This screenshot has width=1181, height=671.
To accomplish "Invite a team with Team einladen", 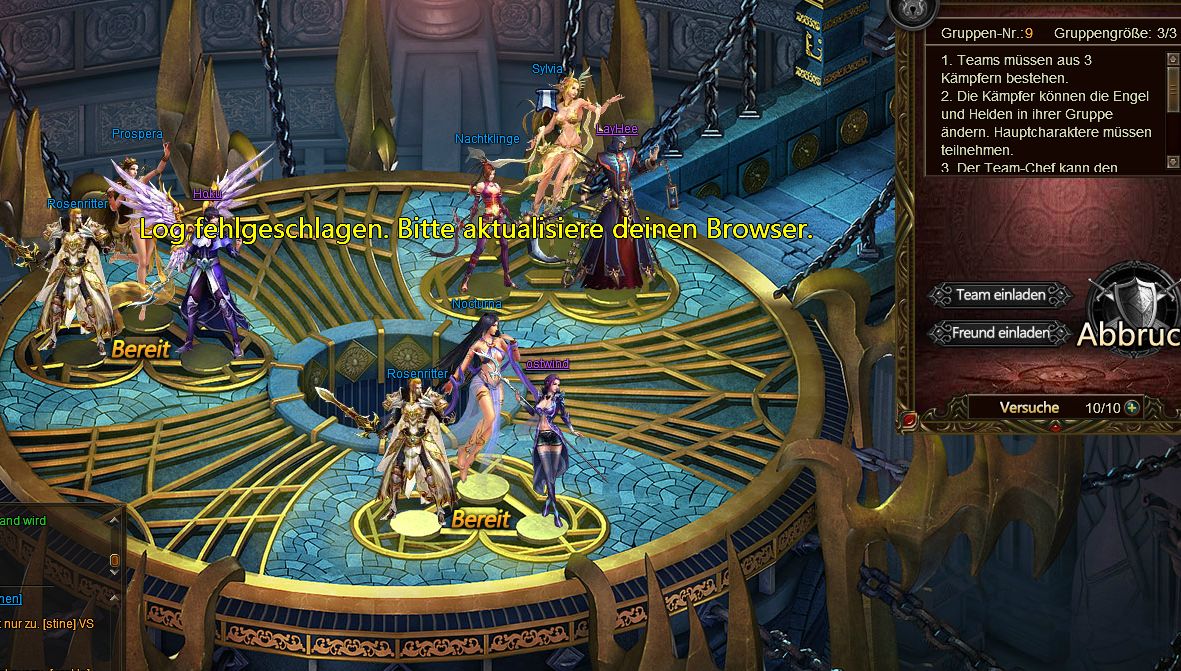I will [1000, 295].
